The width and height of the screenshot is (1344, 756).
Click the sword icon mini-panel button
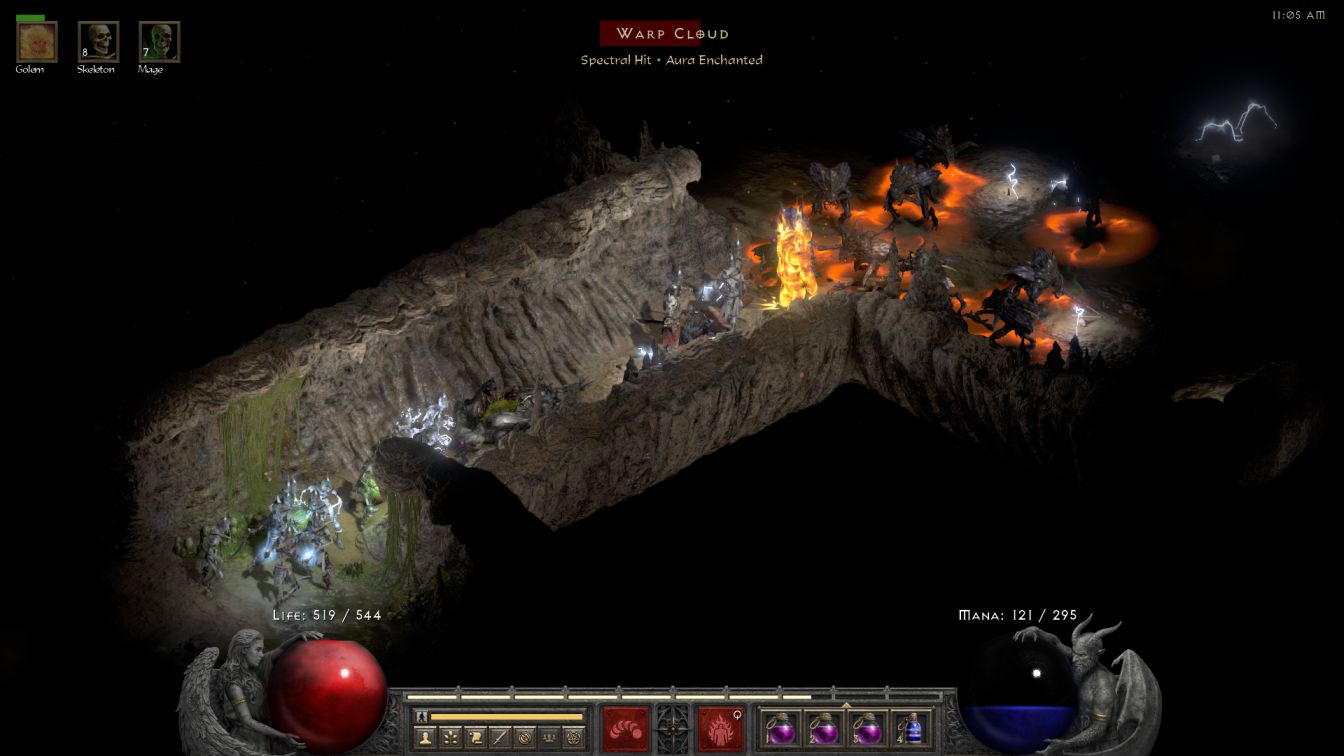500,738
